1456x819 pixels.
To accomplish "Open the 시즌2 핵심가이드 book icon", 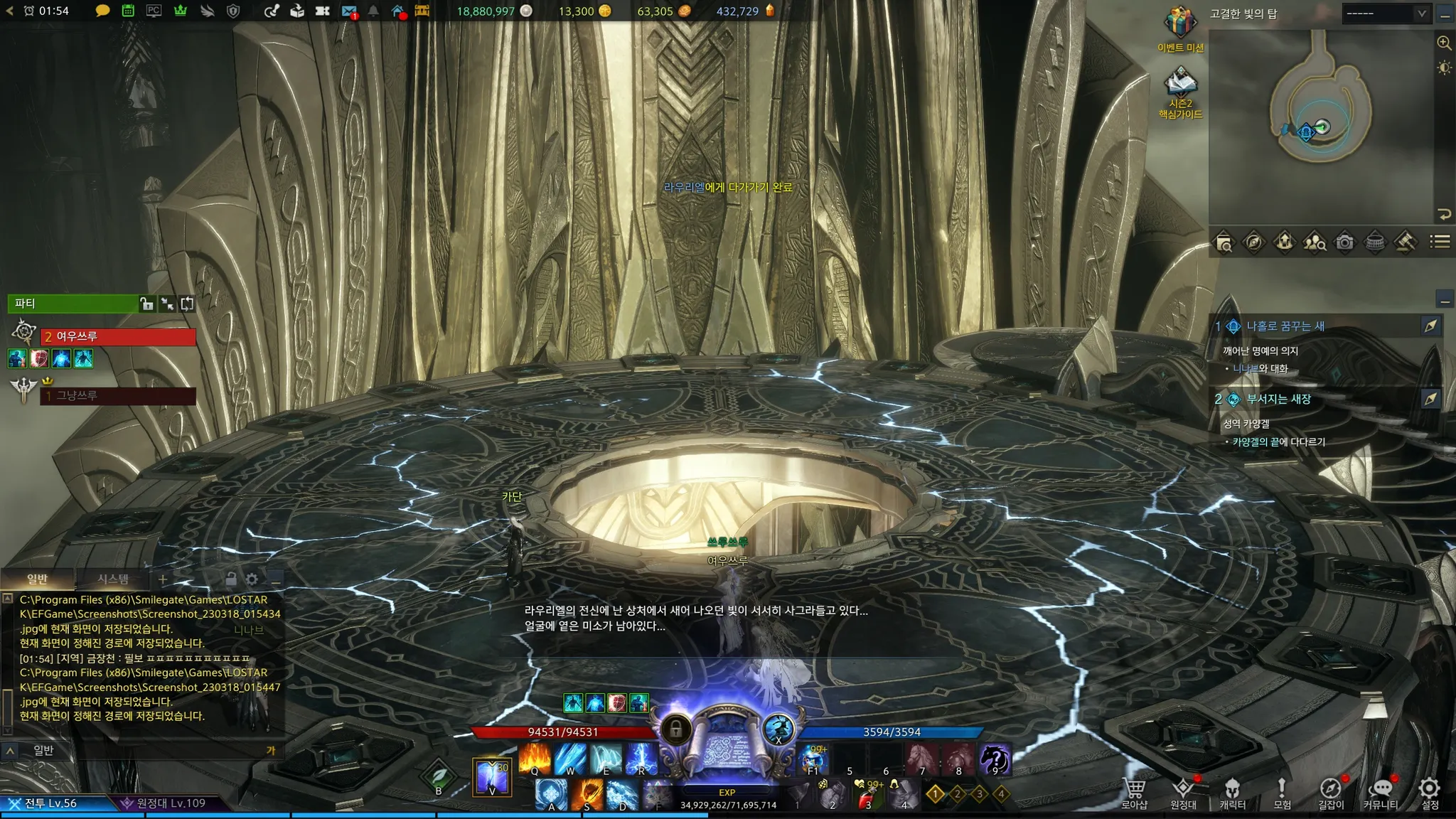I will pyautogui.click(x=1180, y=85).
